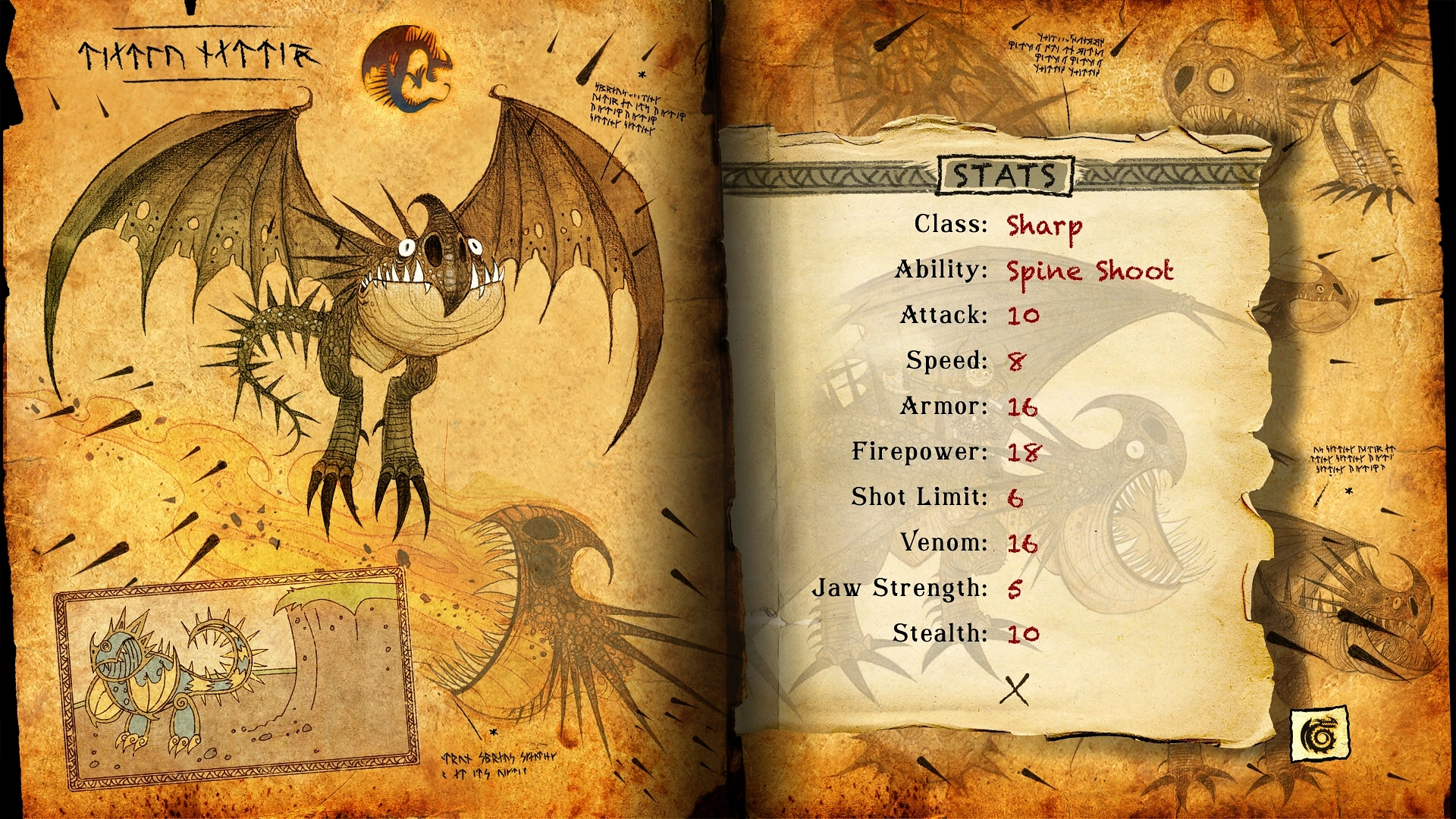The width and height of the screenshot is (1456, 819).
Task: Click the Attack stat value of 10
Action: coord(1023,316)
